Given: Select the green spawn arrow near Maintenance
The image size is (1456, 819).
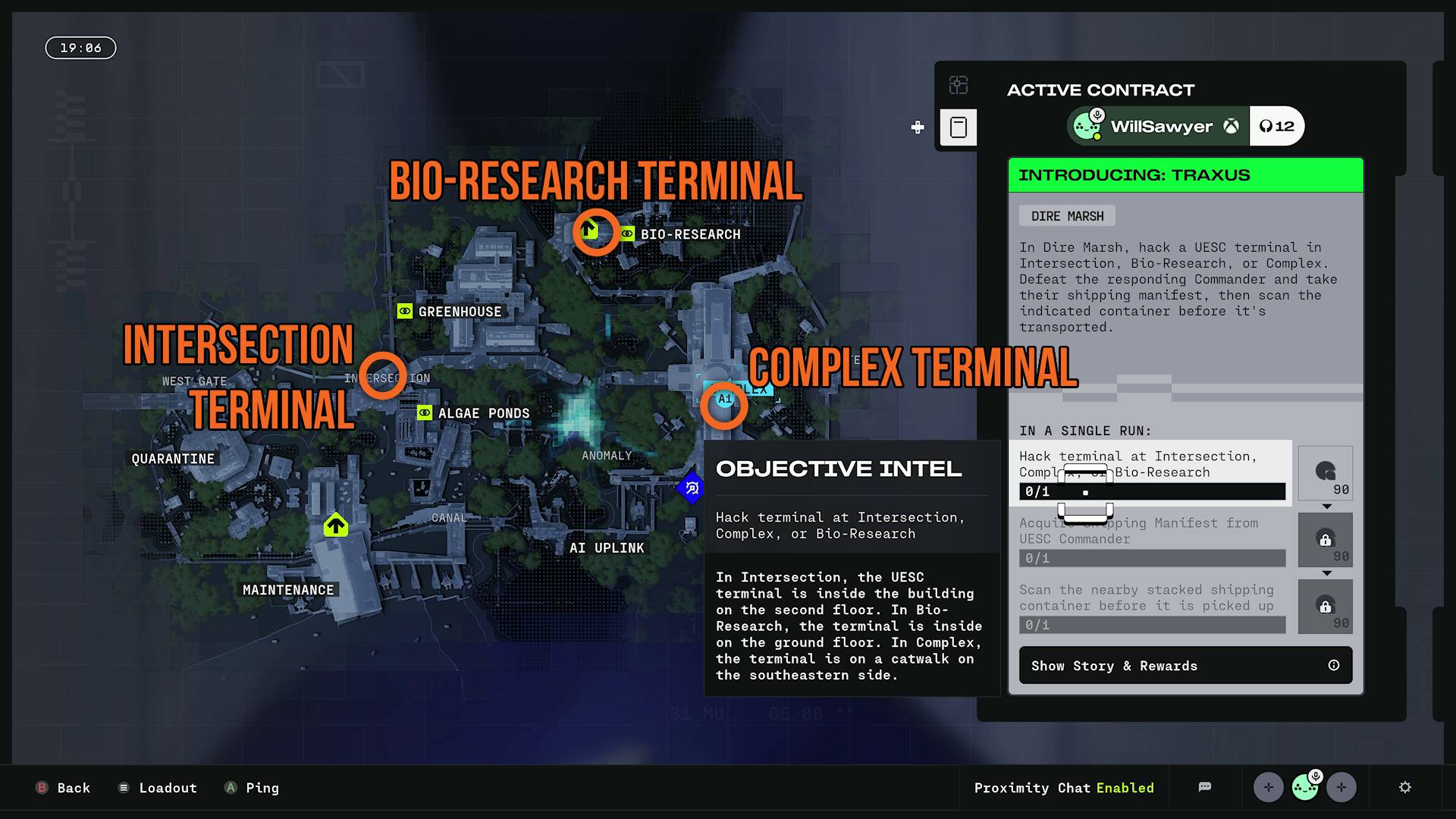Looking at the screenshot, I should (336, 525).
